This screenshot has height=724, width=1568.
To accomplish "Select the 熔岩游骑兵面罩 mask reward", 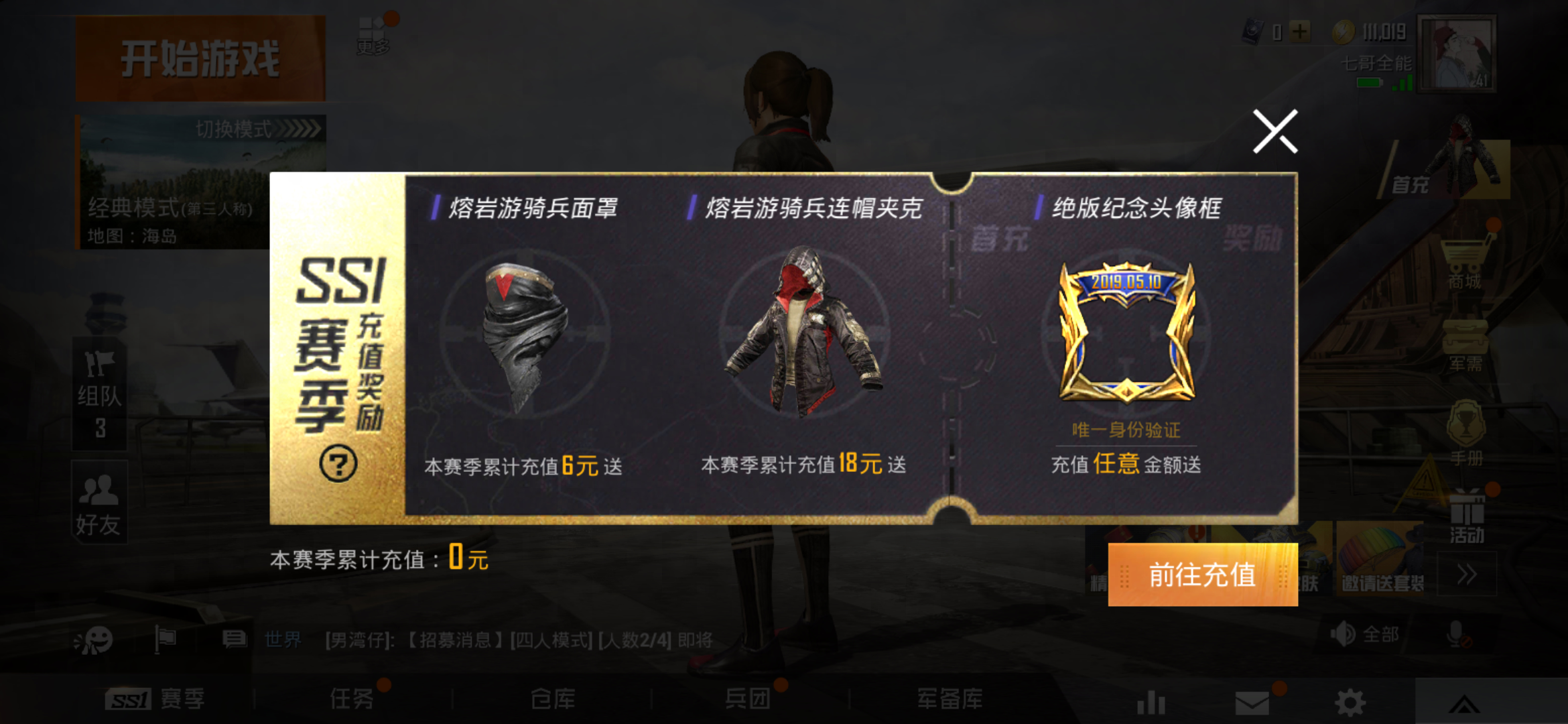I will click(x=526, y=335).
